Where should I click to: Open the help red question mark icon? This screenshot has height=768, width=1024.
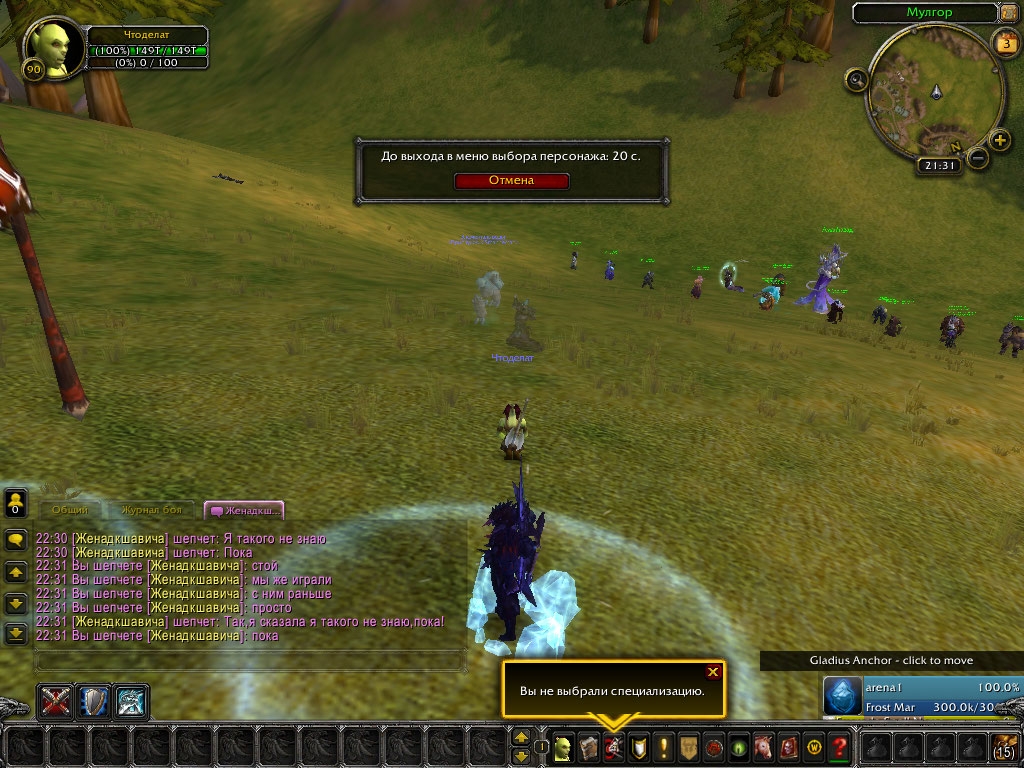[x=840, y=746]
